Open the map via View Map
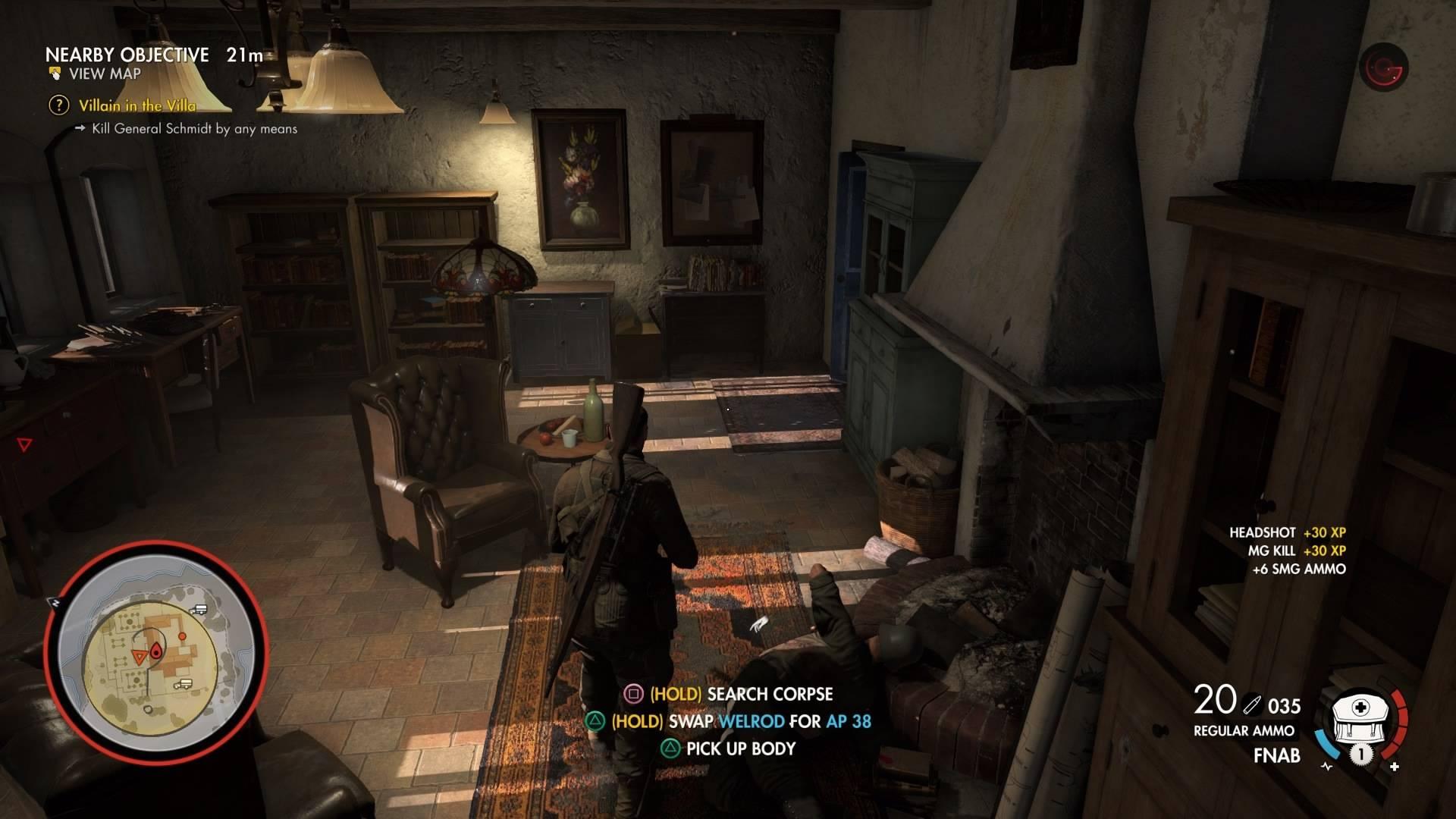This screenshot has width=1456, height=819. tap(104, 74)
